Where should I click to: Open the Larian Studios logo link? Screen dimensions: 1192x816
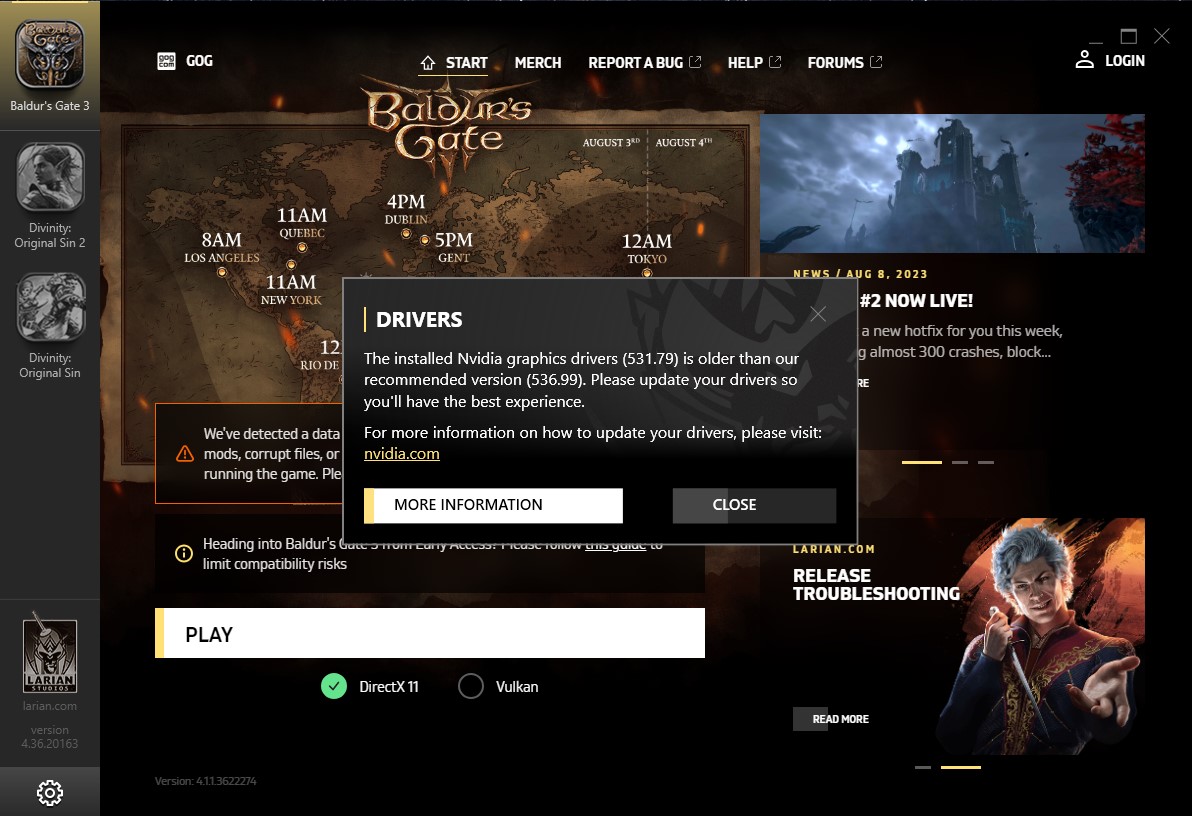coord(50,657)
